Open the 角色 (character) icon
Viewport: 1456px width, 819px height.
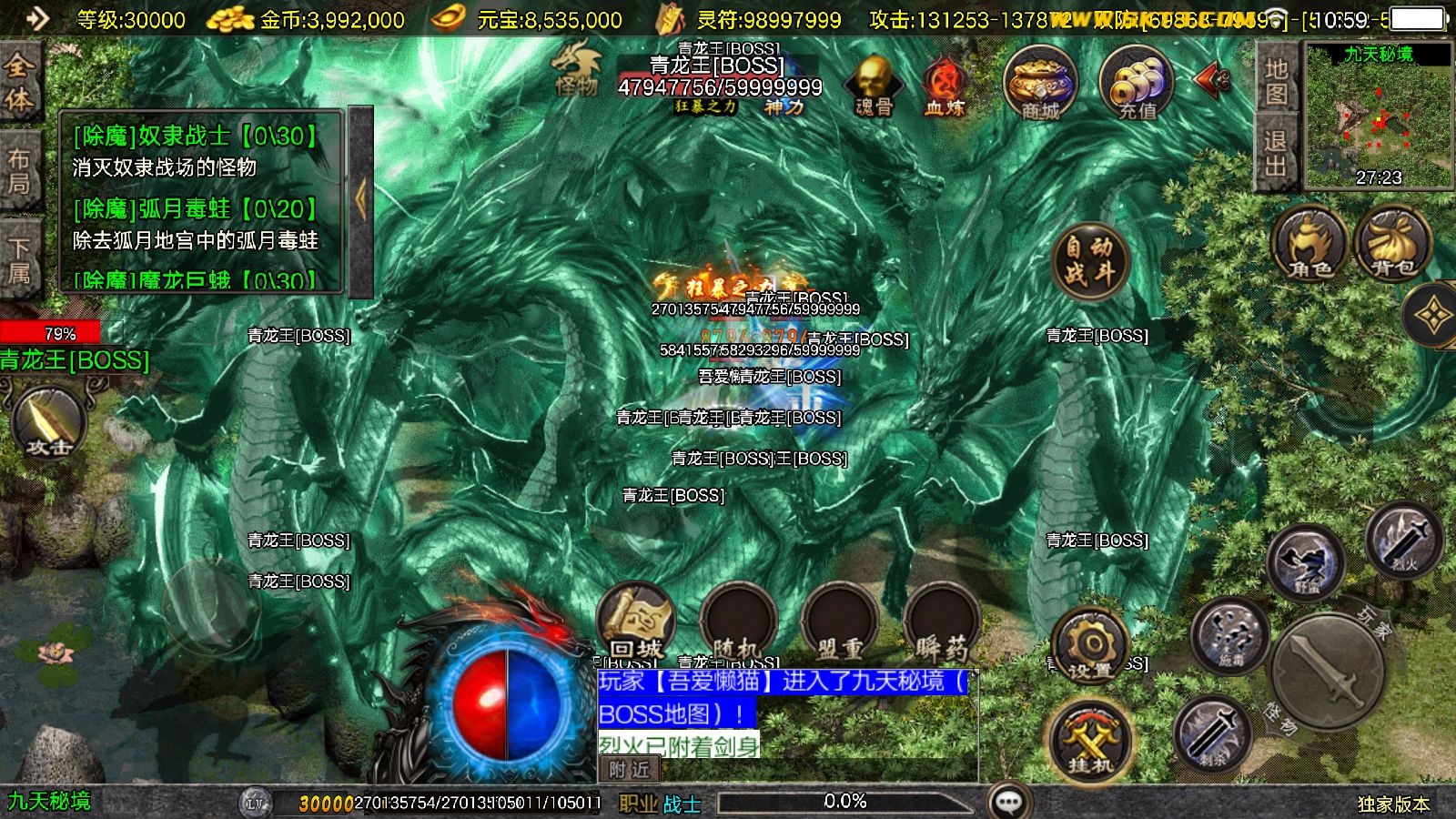[1310, 241]
